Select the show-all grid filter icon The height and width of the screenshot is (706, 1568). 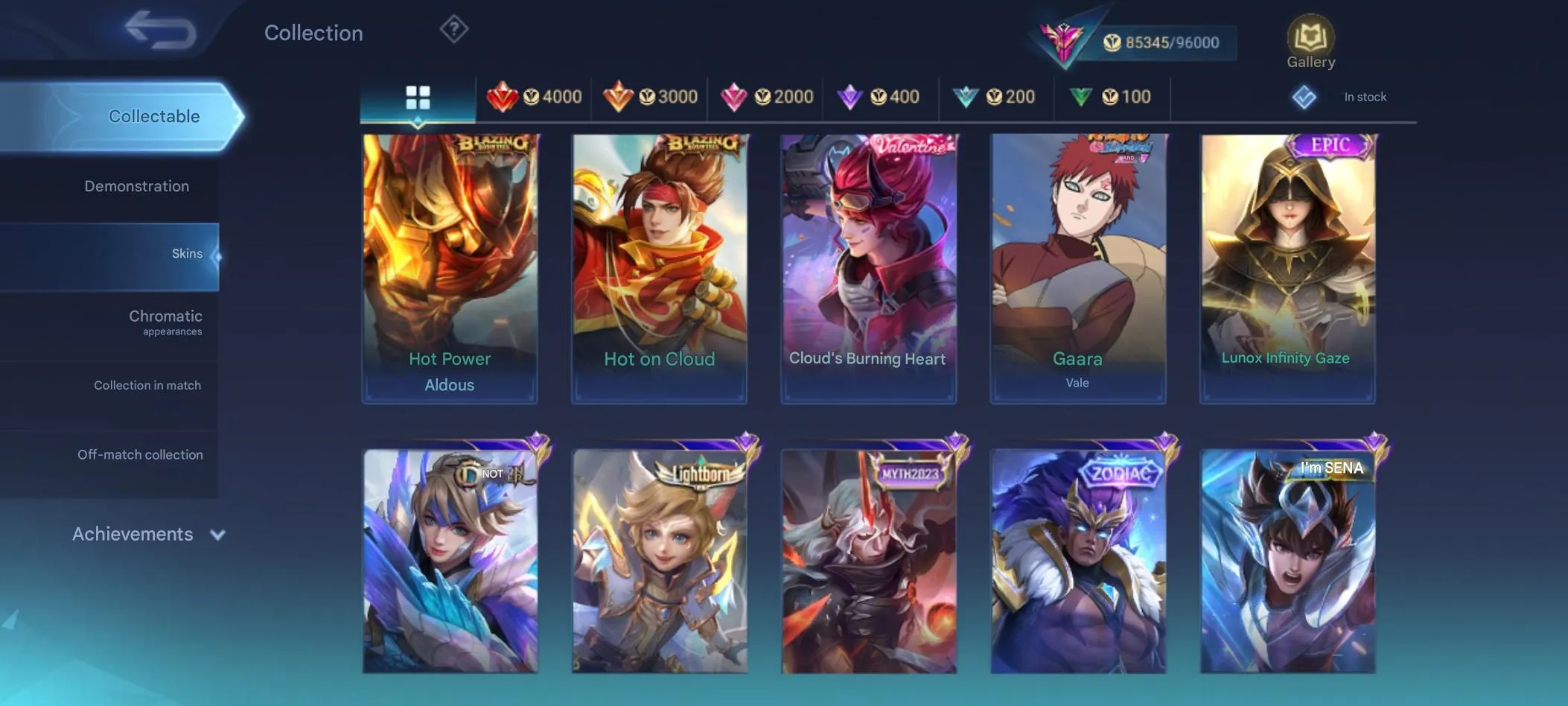(x=417, y=96)
